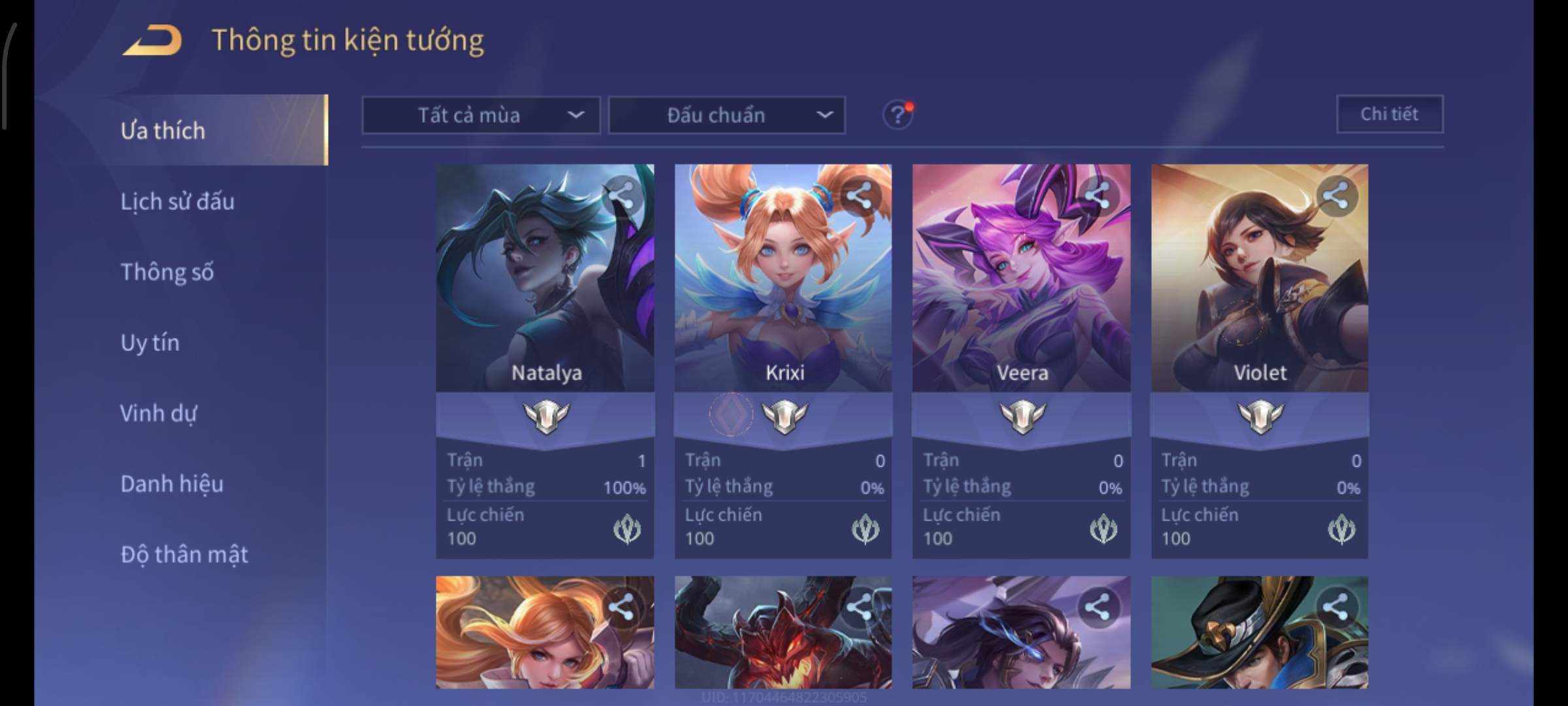Share Natalya's card via share icon
The image size is (1568, 706).
(621, 195)
